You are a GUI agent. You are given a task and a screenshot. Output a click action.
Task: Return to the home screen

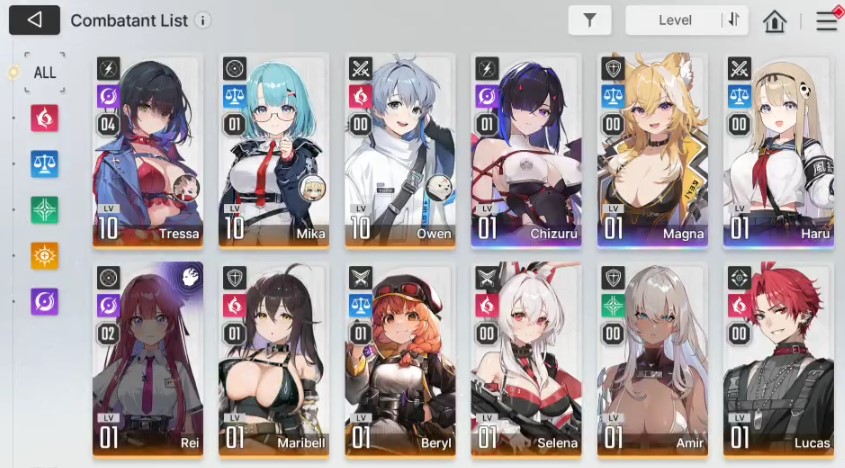click(x=774, y=21)
